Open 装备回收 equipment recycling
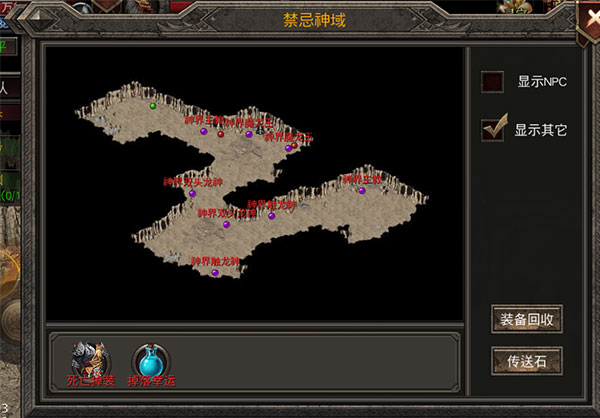The image size is (600, 418). tap(527, 320)
